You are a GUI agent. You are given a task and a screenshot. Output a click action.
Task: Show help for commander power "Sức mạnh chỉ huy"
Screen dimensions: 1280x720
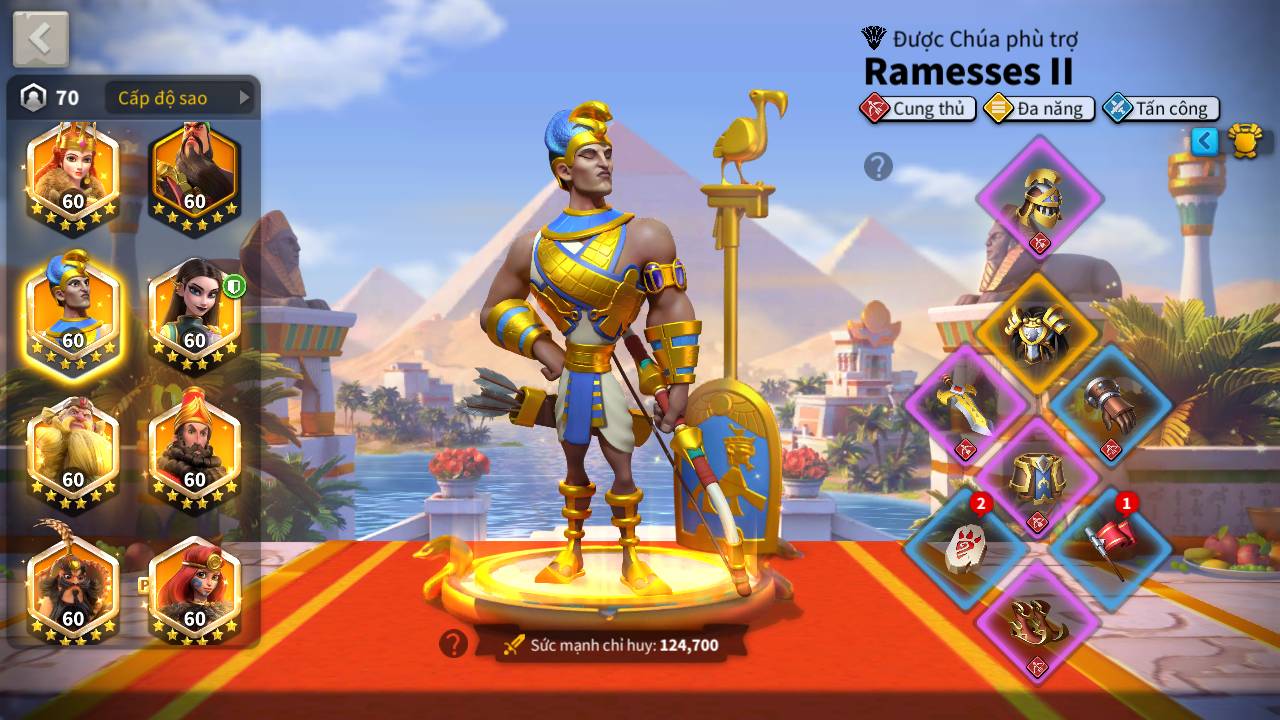coord(453,644)
